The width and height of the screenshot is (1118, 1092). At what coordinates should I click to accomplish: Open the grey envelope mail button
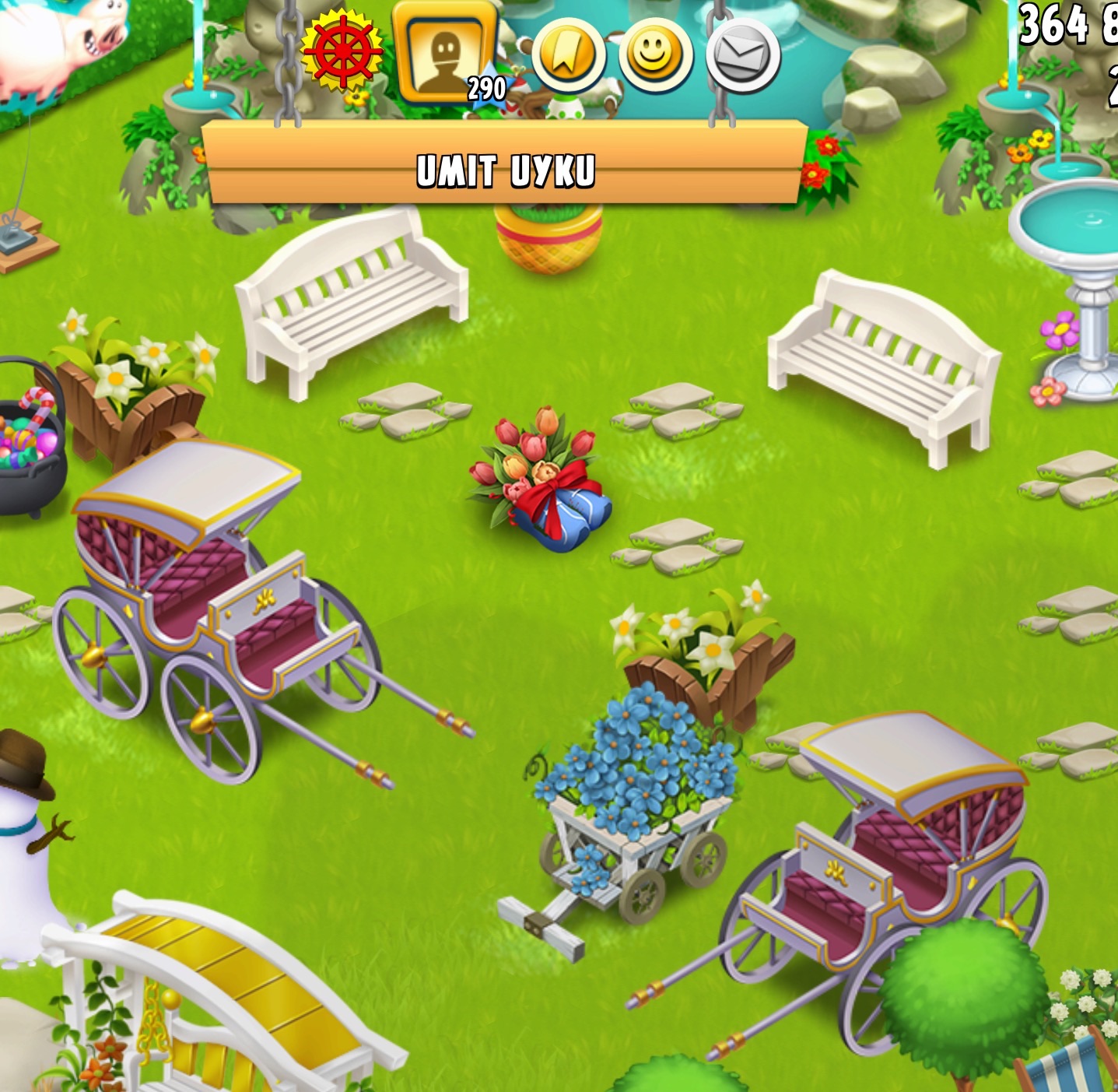tap(743, 55)
